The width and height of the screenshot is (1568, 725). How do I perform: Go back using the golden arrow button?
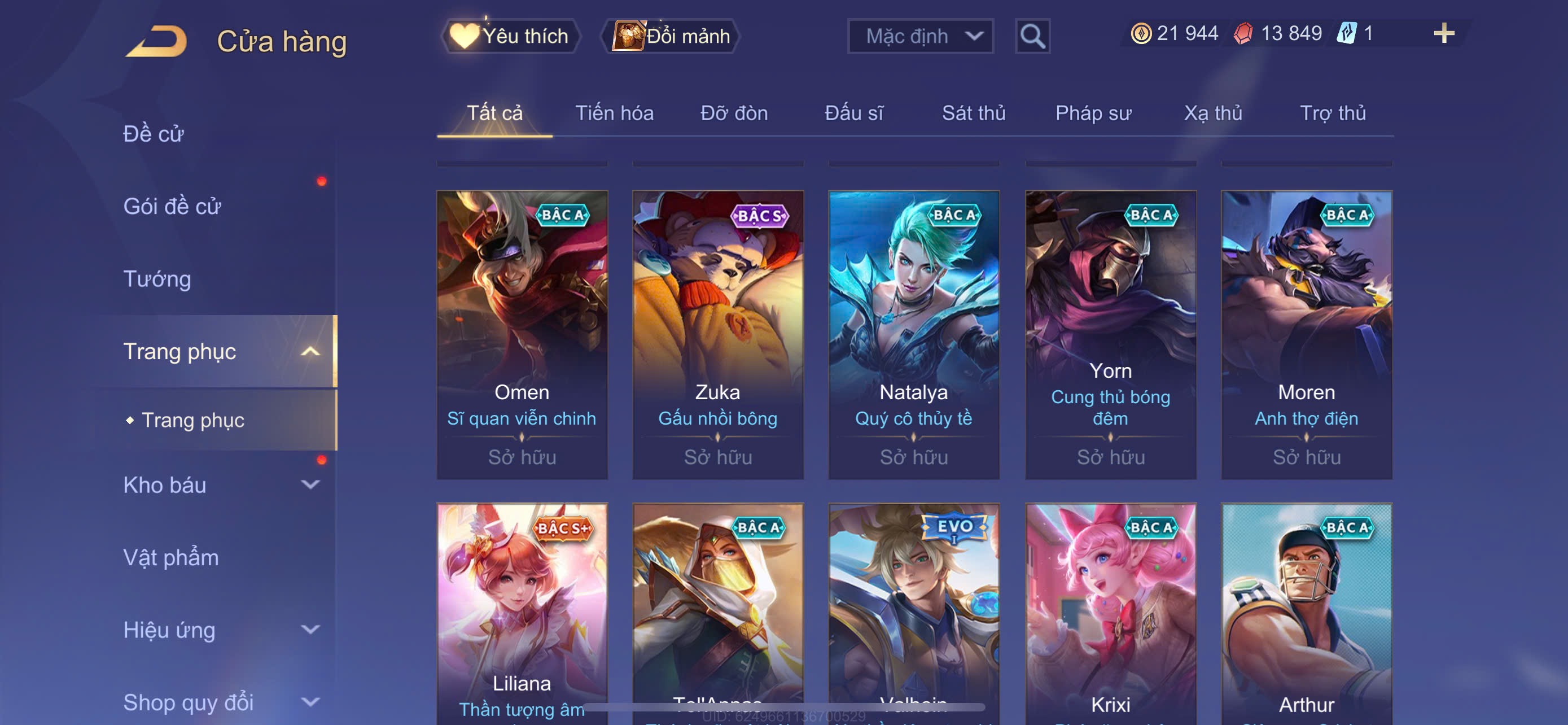pyautogui.click(x=157, y=41)
